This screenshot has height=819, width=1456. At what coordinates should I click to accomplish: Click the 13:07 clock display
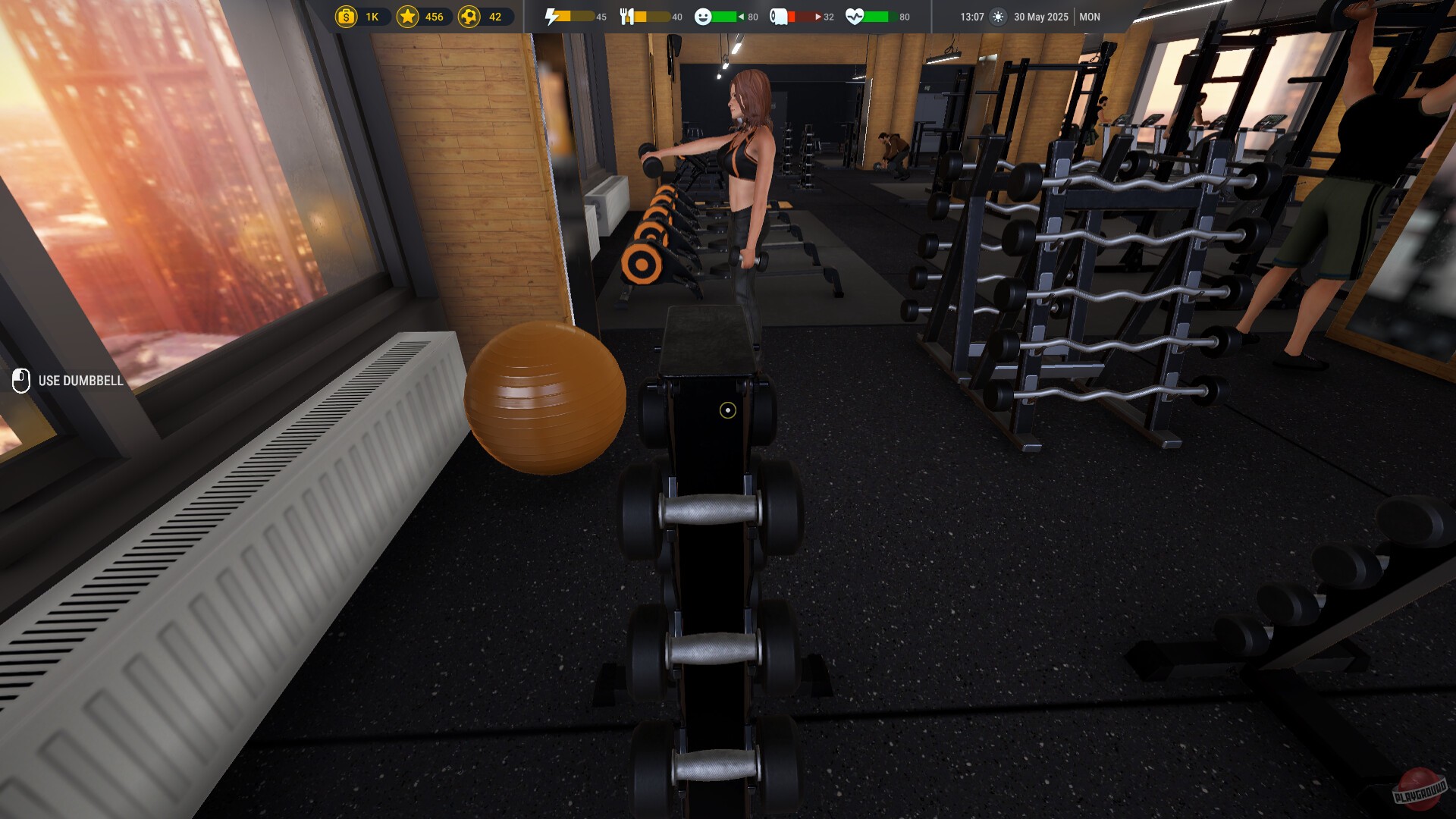(971, 16)
